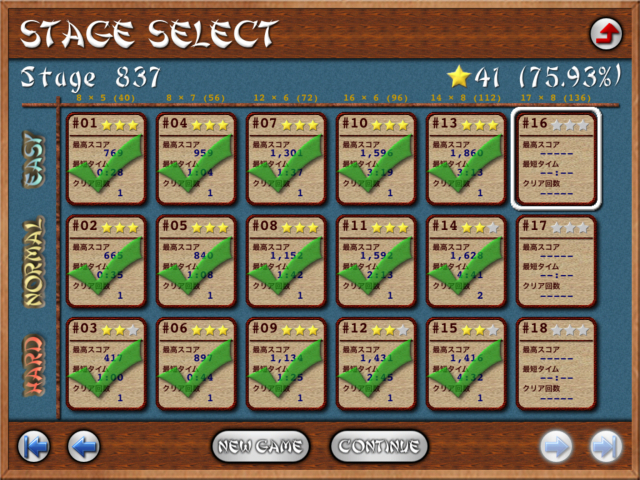Choose uncleared stage #18 tile
This screenshot has height=480, width=640.
coord(557,364)
